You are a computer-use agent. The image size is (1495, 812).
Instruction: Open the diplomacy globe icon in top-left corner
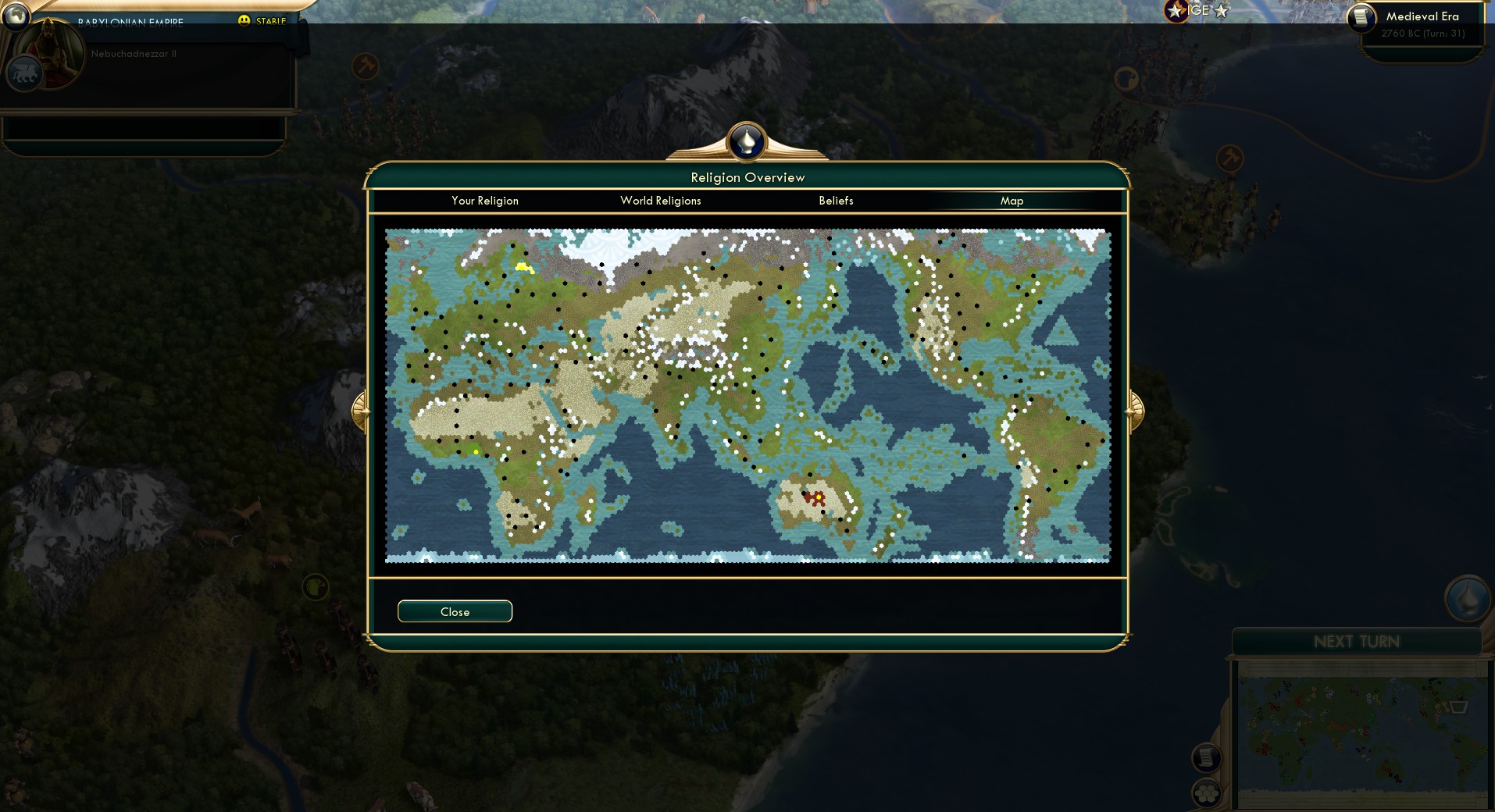tap(16, 16)
